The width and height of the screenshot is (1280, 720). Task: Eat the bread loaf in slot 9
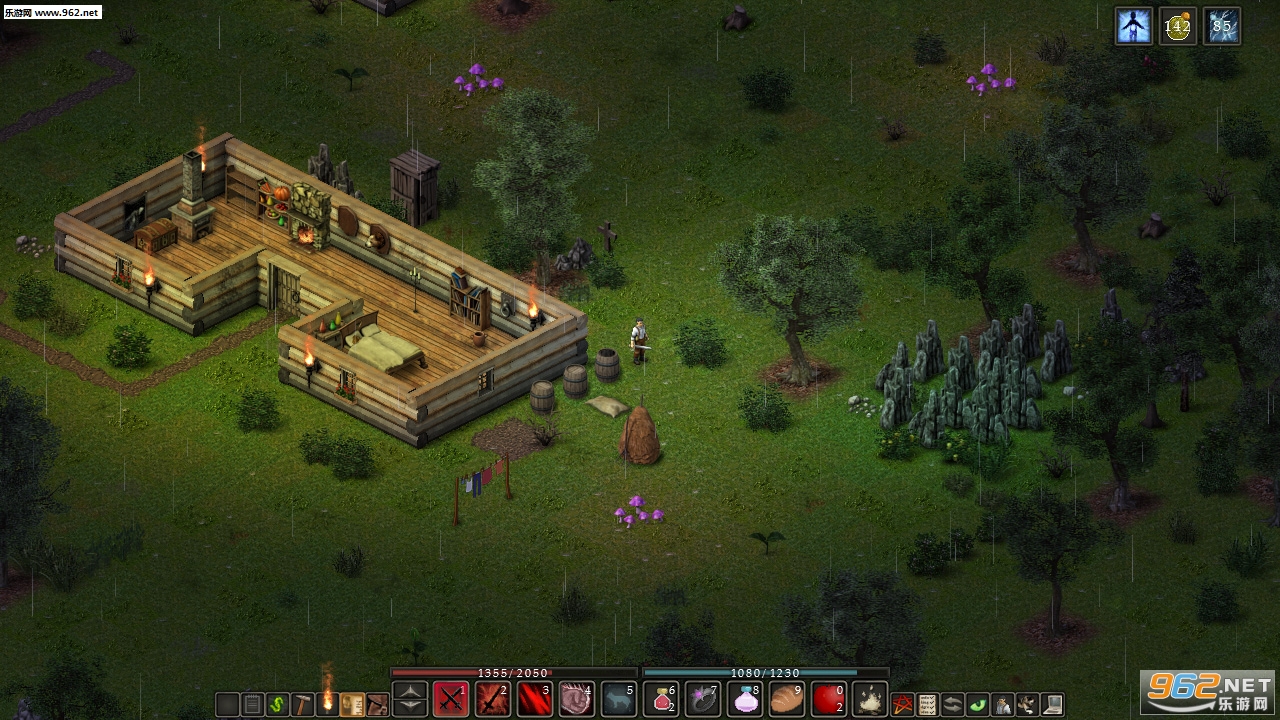[787, 699]
